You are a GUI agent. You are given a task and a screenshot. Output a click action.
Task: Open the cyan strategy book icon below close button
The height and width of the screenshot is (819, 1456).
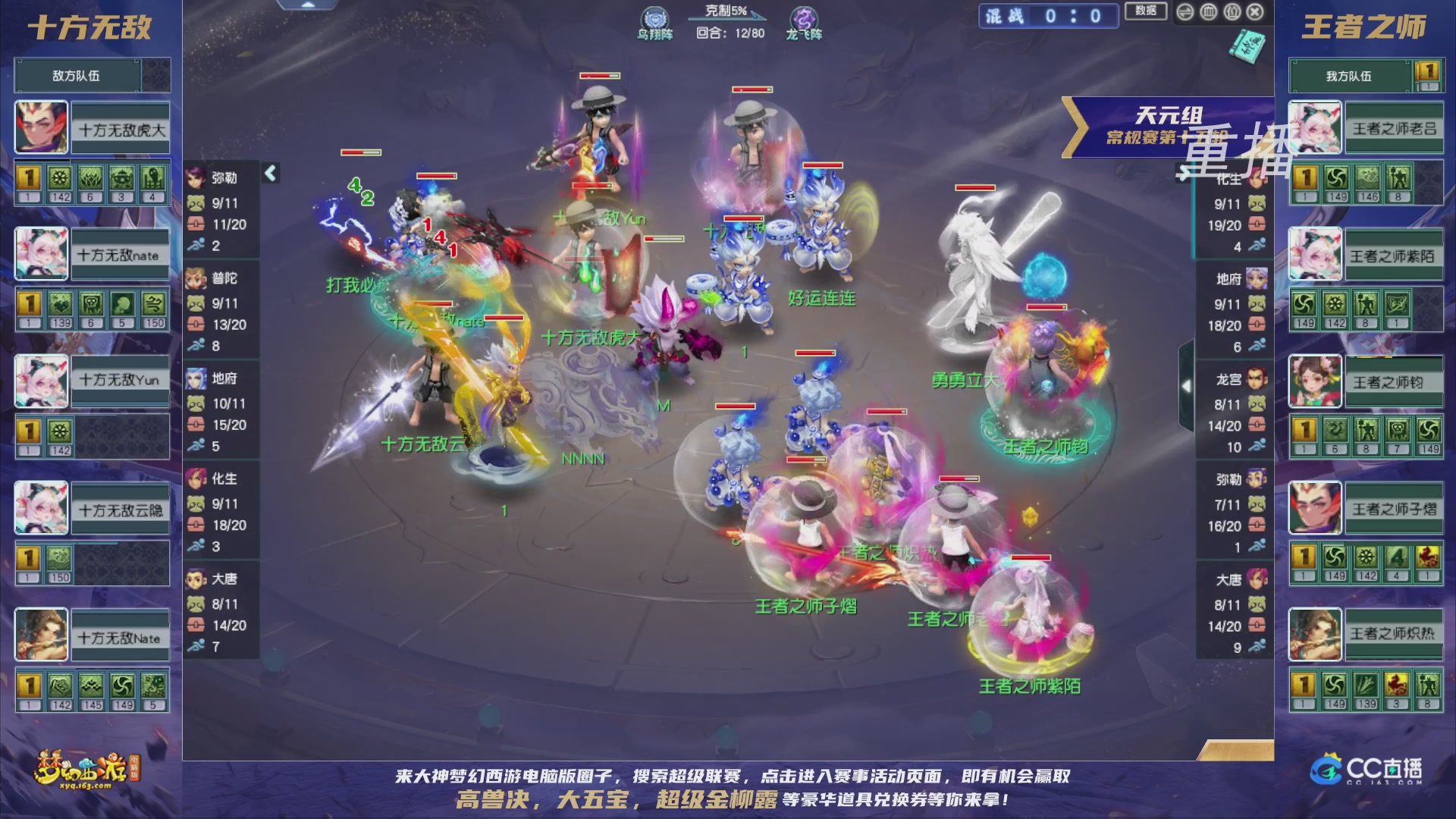(1247, 47)
